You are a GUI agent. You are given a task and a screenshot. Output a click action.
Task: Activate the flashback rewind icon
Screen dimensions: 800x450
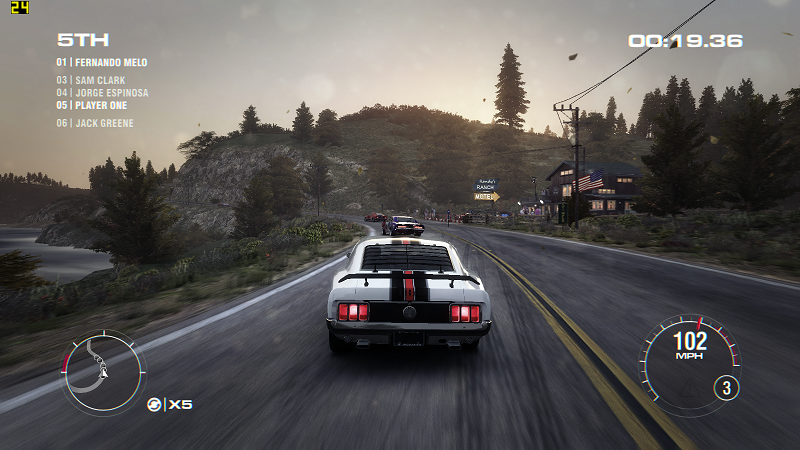pyautogui.click(x=154, y=404)
